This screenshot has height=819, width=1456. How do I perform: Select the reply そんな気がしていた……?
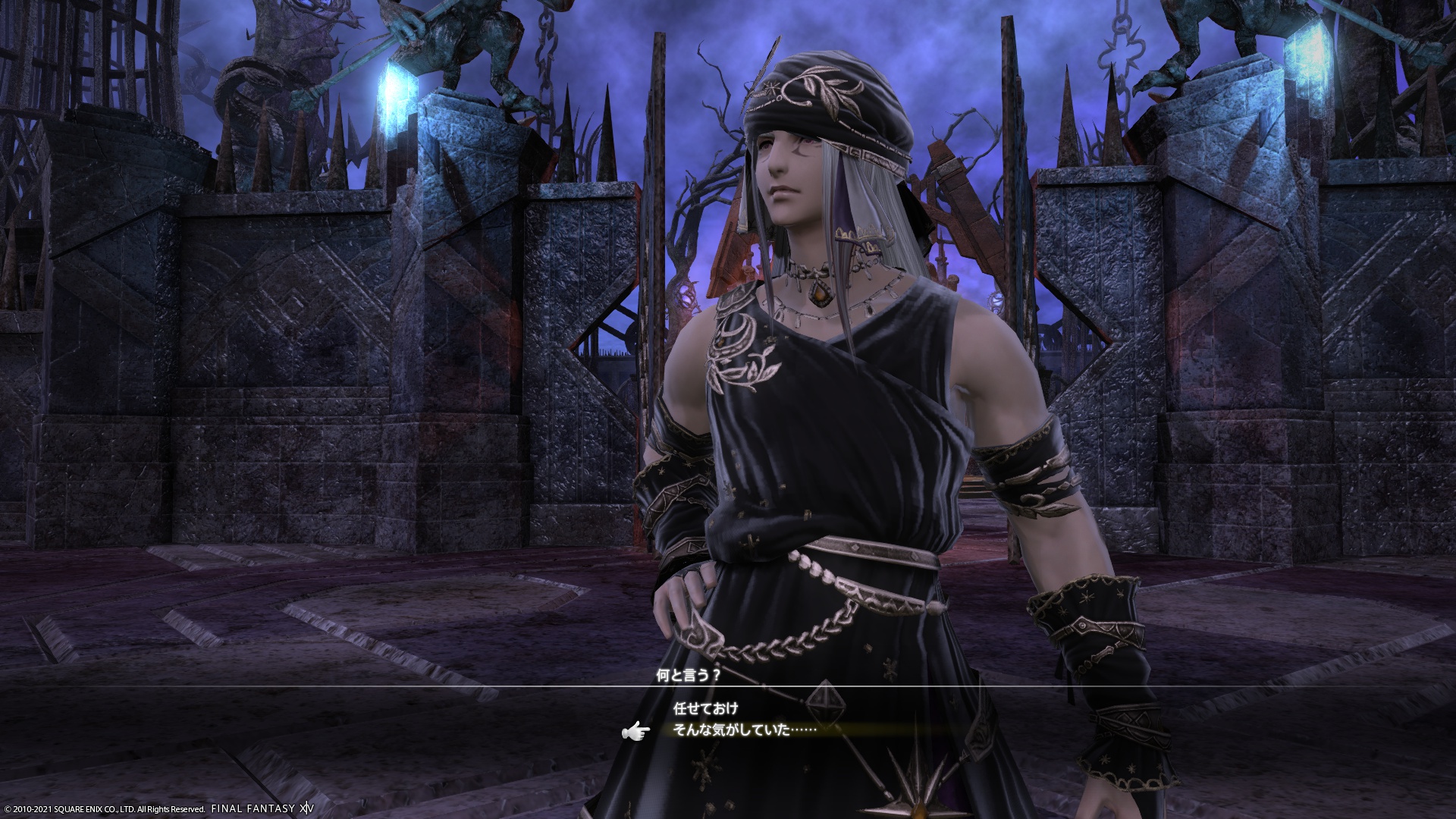tap(744, 730)
